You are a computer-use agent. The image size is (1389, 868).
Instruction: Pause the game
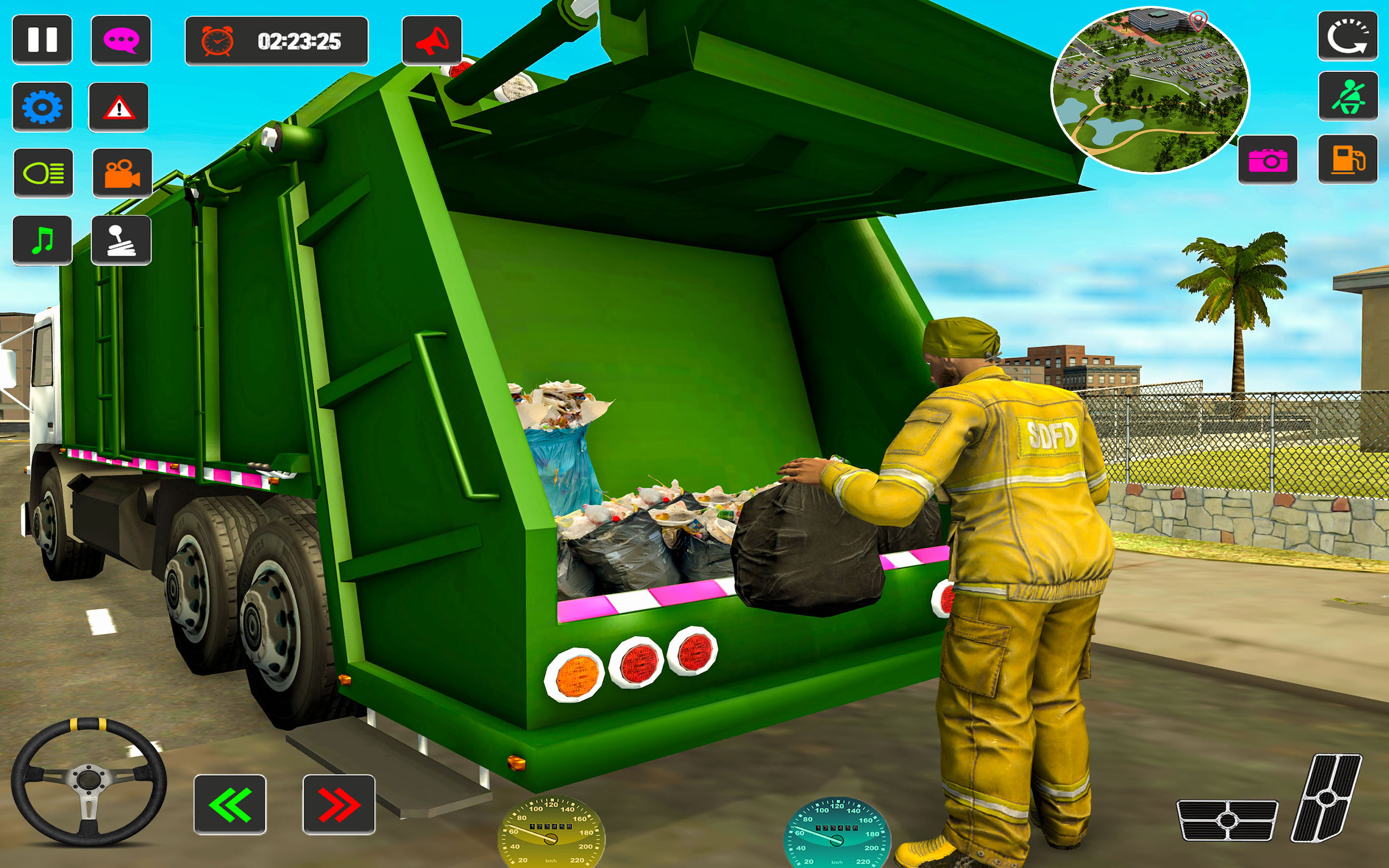point(42,40)
